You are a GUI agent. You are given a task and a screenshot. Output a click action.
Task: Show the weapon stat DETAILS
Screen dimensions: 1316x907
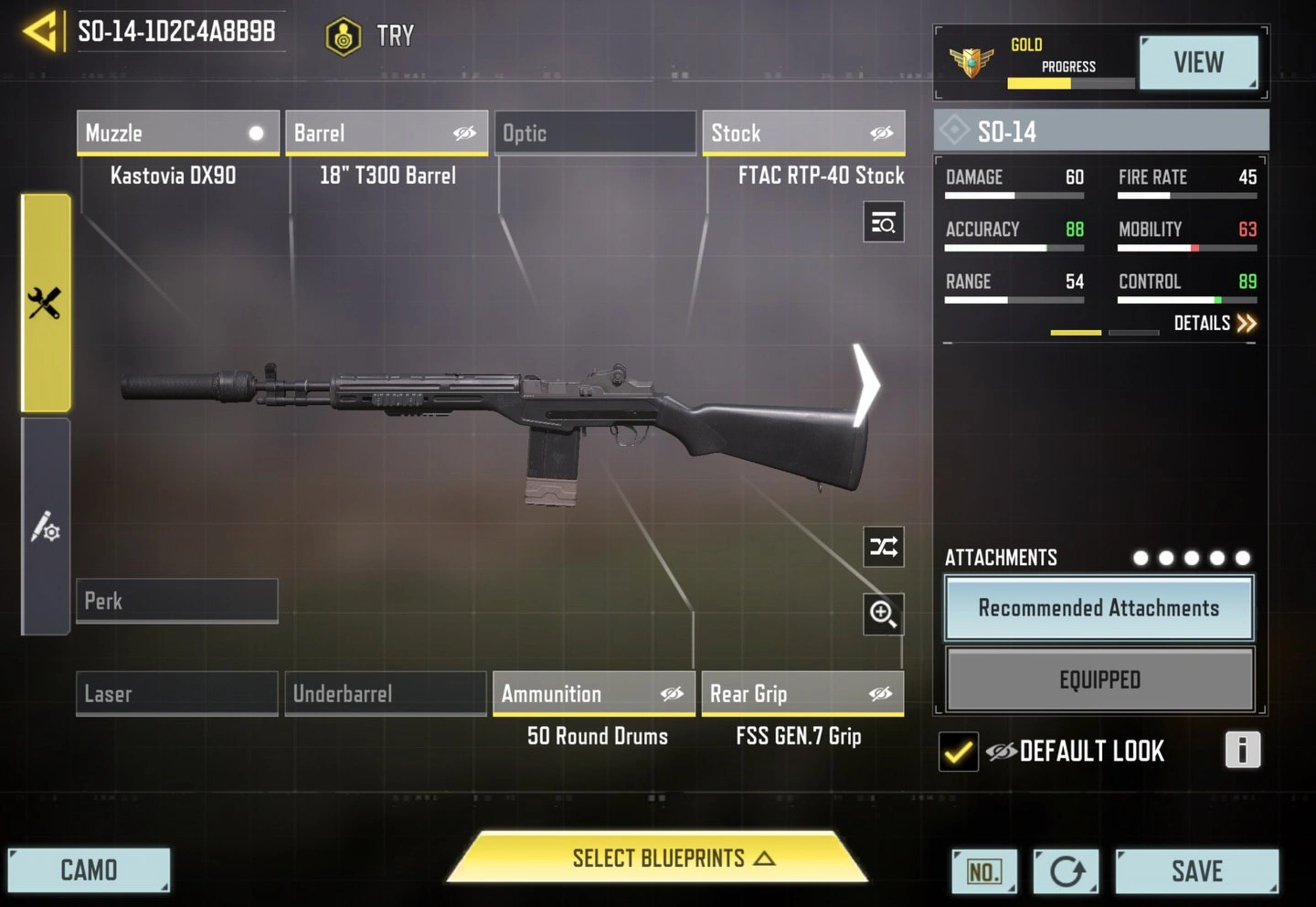[1215, 323]
